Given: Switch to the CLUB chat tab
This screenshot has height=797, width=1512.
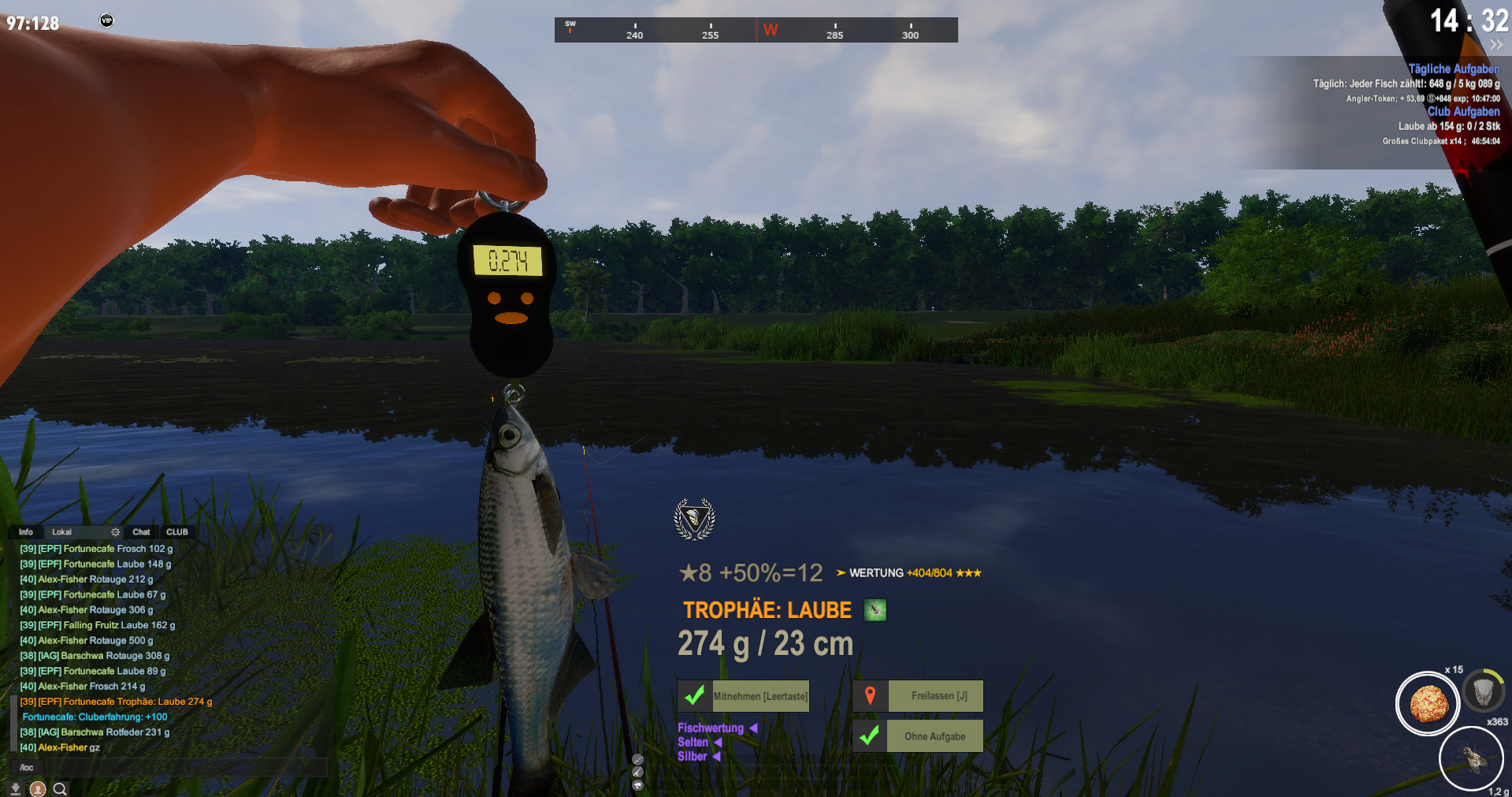Looking at the screenshot, I should (x=177, y=532).
